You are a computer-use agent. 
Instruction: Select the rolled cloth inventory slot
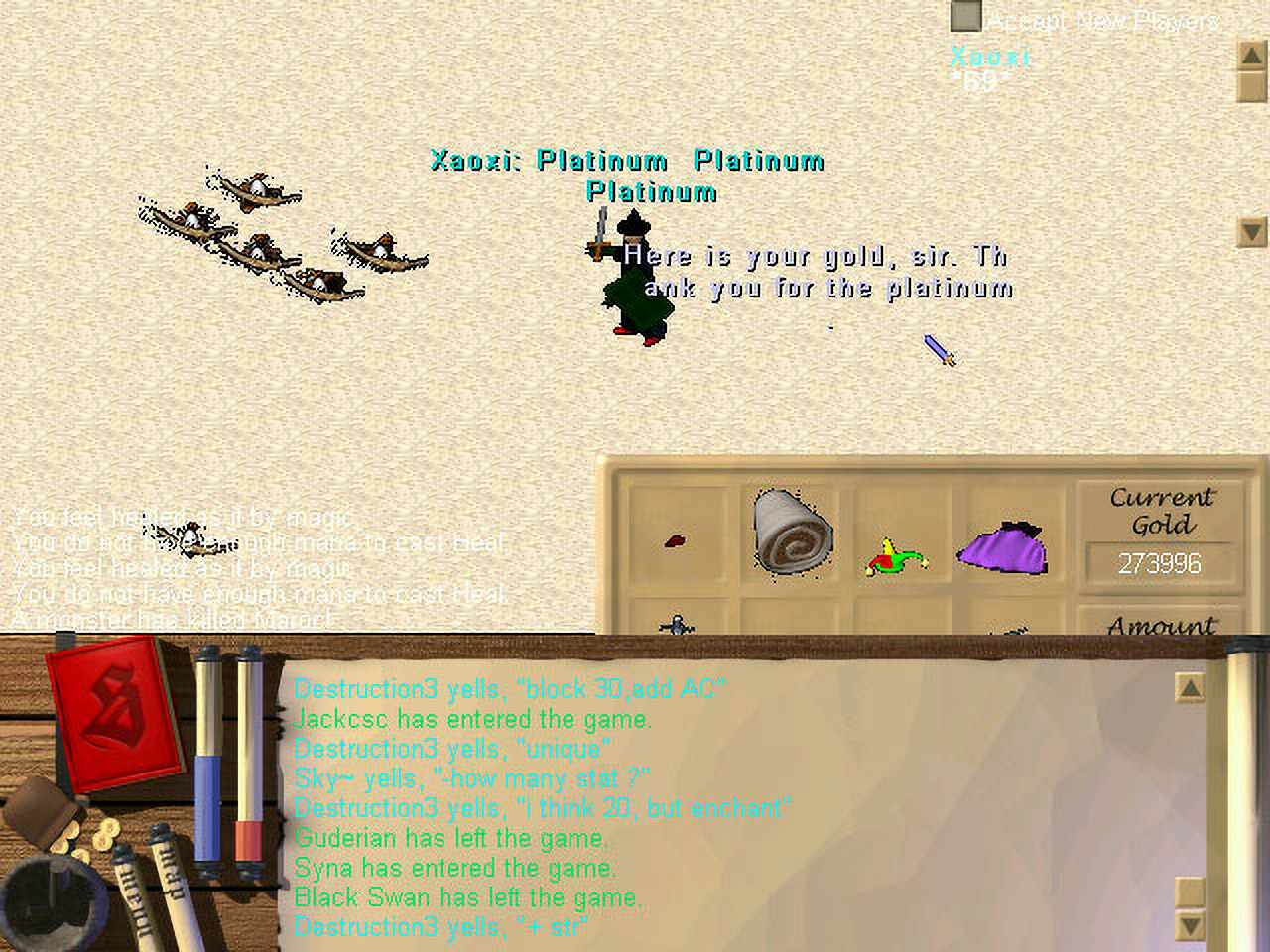coord(792,534)
